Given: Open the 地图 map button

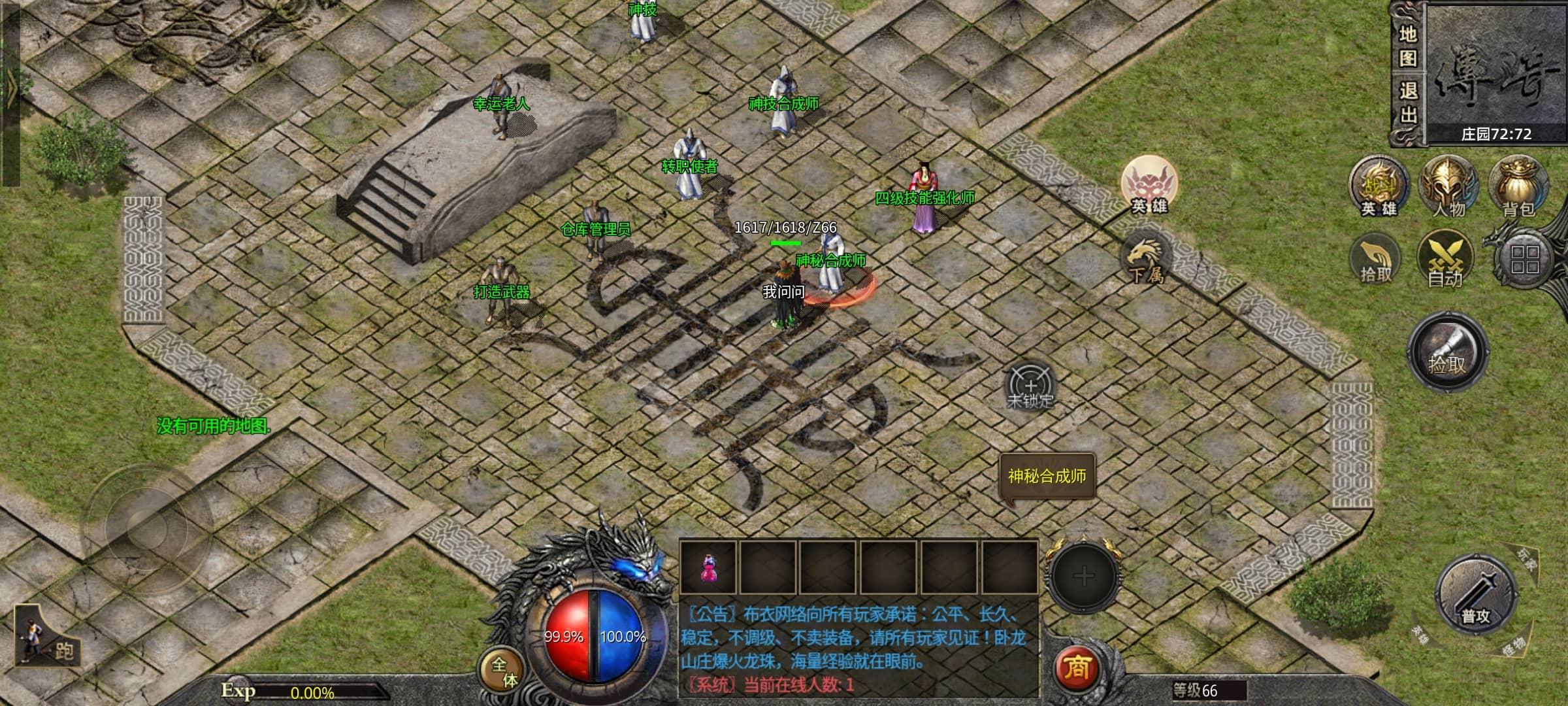Looking at the screenshot, I should click(1407, 46).
